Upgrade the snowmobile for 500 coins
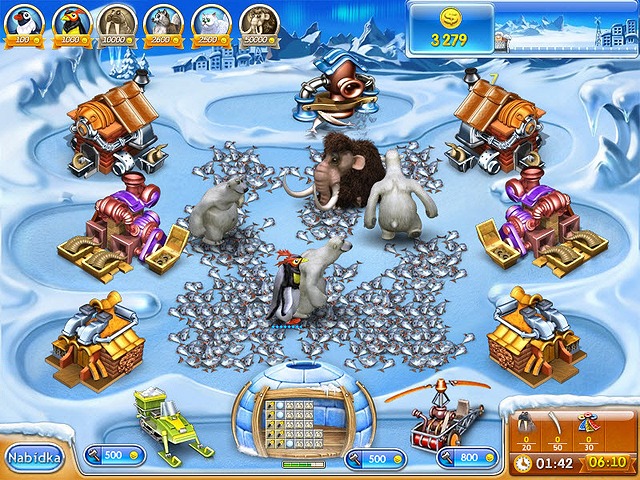Viewport: 640px width, 480px height. point(114,455)
